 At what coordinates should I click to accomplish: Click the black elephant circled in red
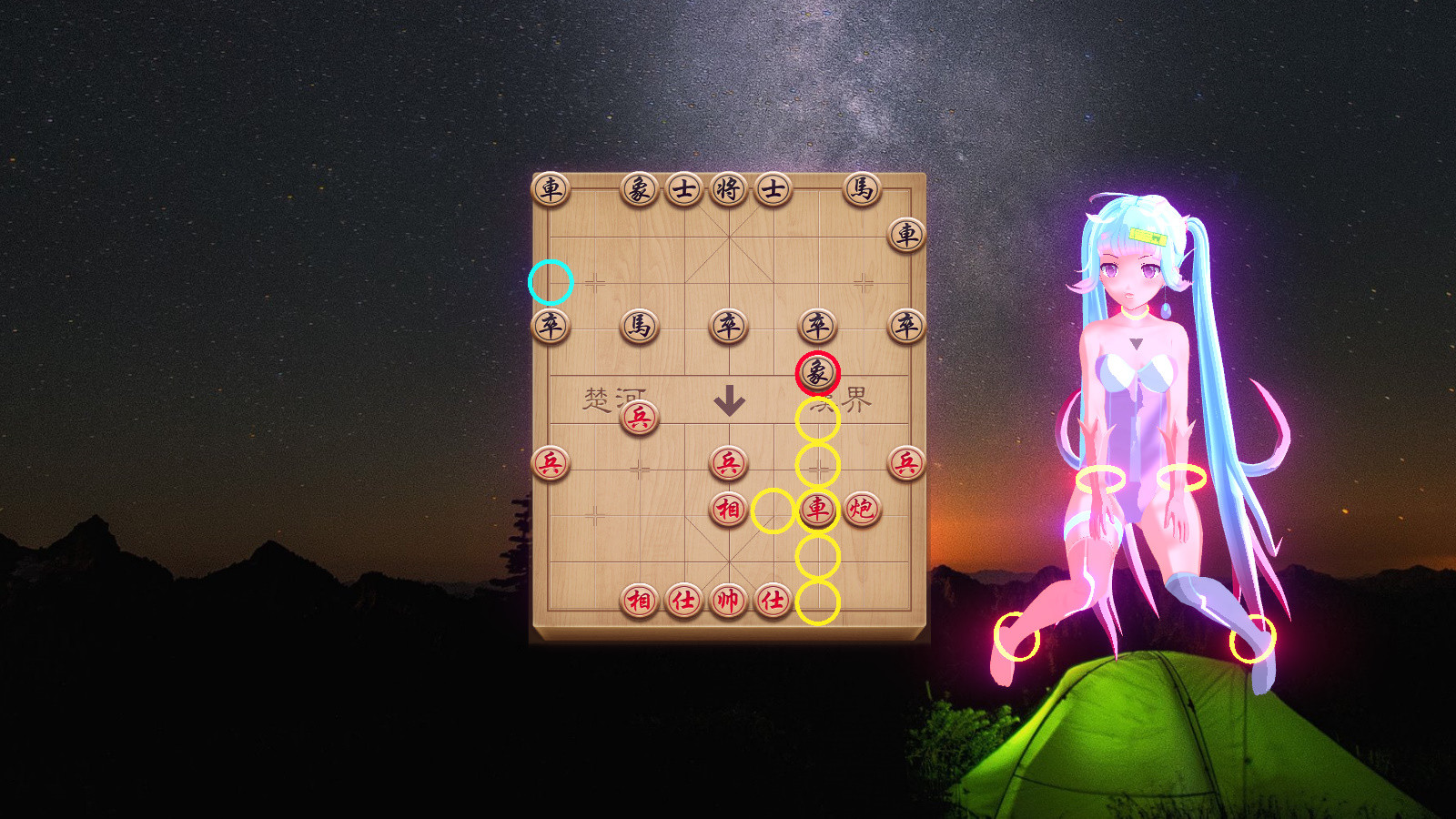click(x=817, y=371)
